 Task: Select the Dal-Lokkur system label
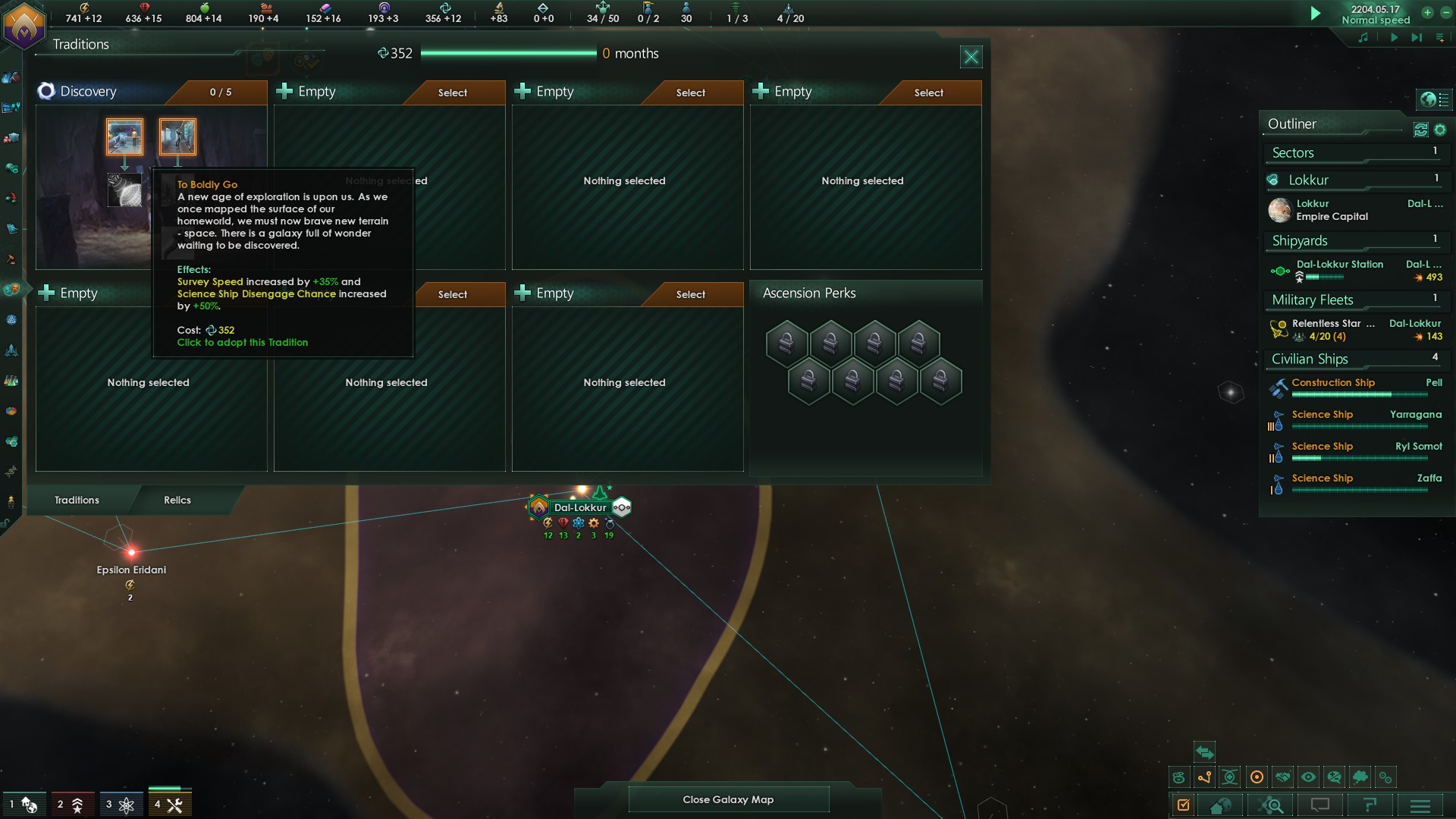click(x=580, y=507)
